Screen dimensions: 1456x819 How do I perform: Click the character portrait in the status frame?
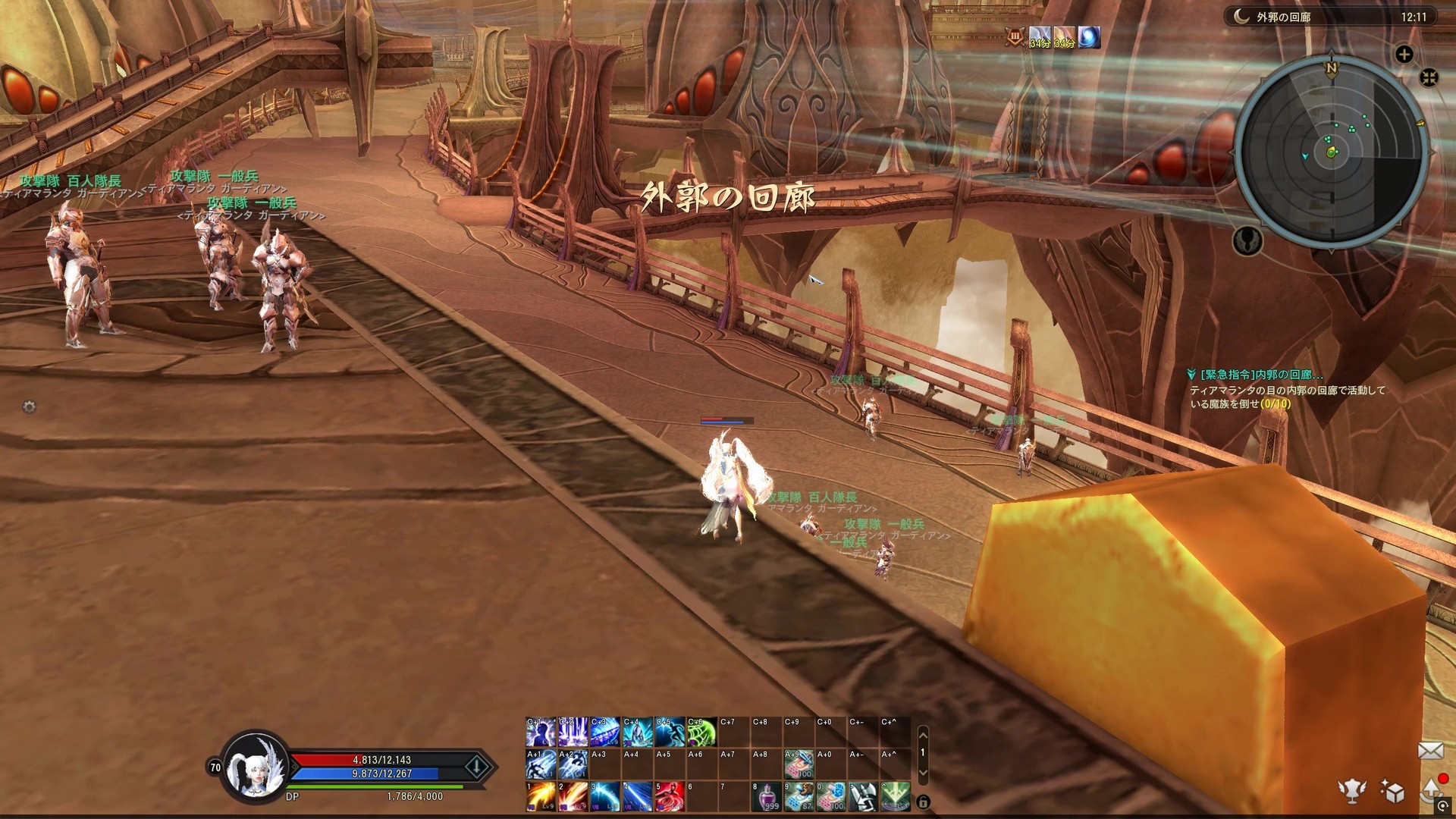256,767
